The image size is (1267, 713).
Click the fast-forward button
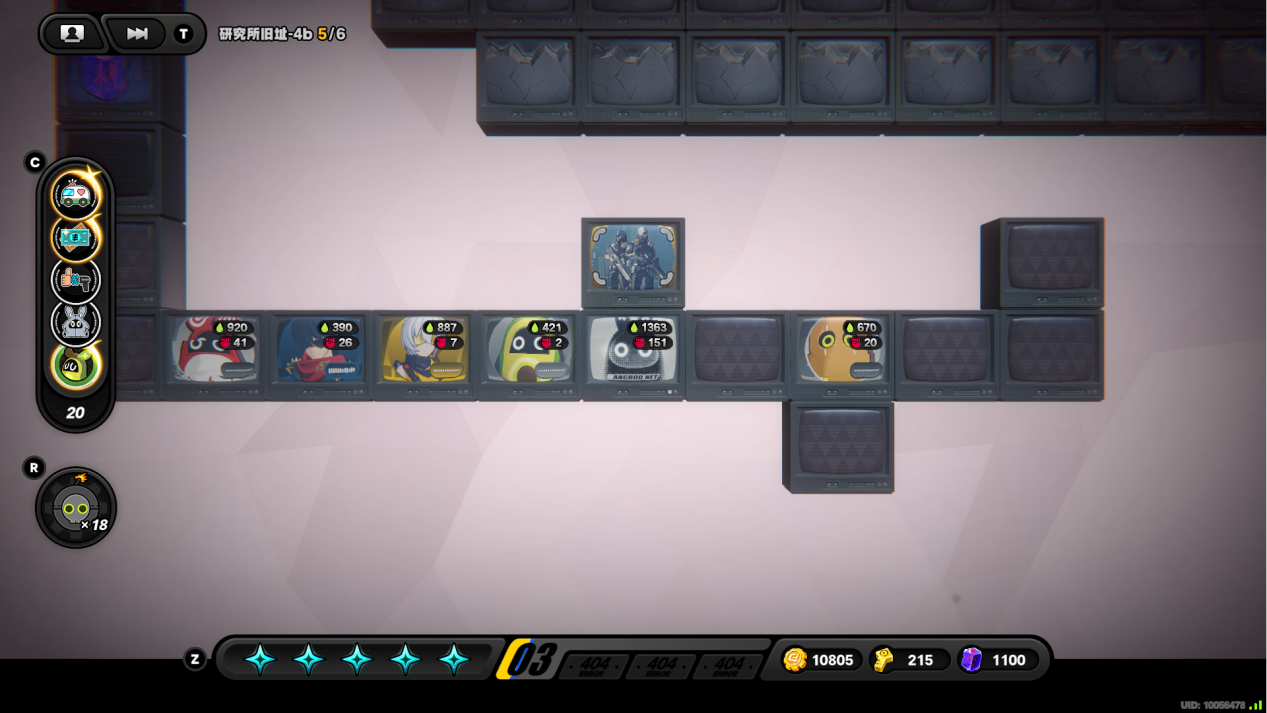[x=137, y=33]
